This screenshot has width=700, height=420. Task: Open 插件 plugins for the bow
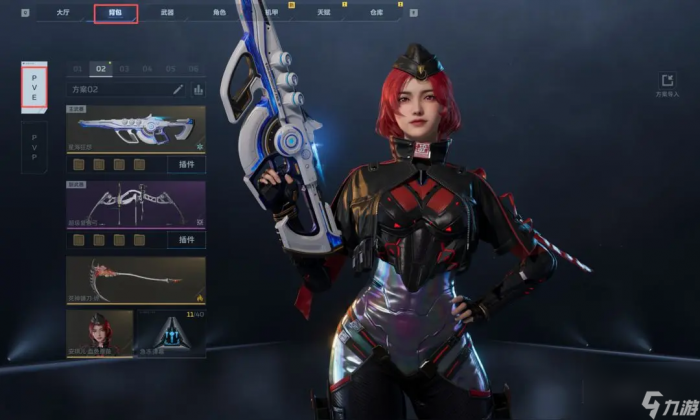(186, 240)
